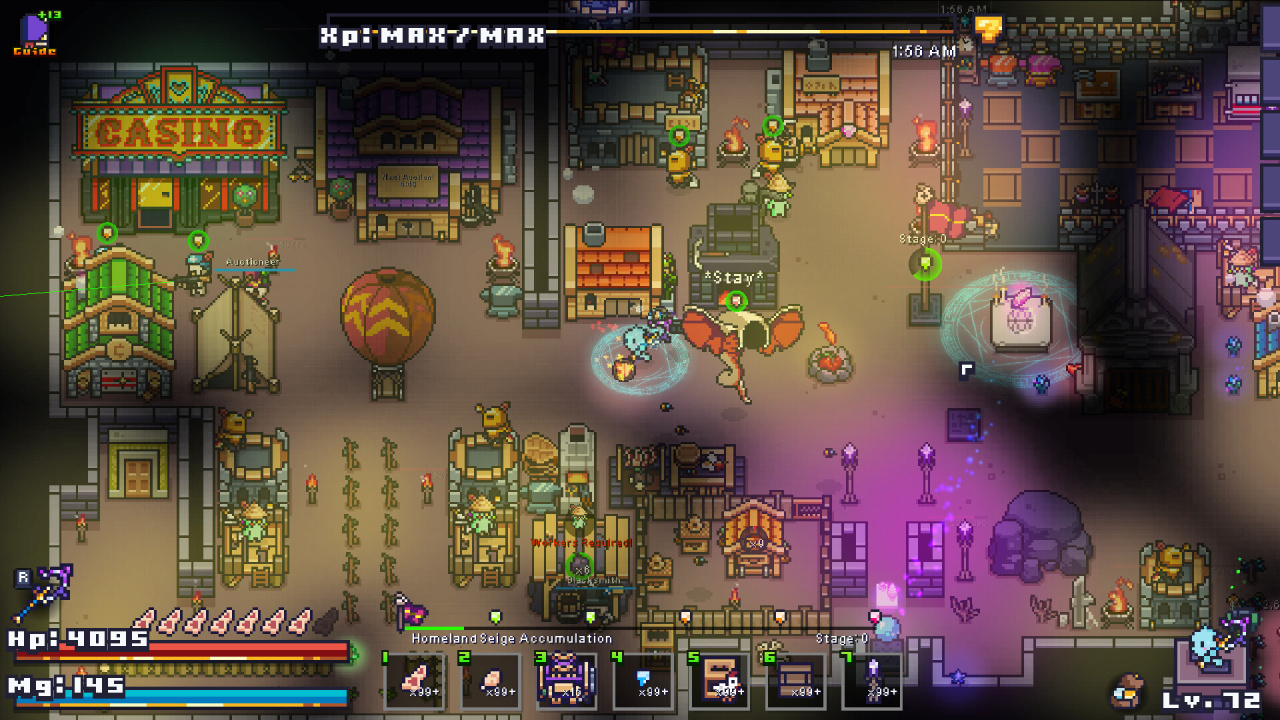This screenshot has width=1280, height=720.
Task: Select the purple crystal lamp in slot 7
Action: (x=872, y=681)
